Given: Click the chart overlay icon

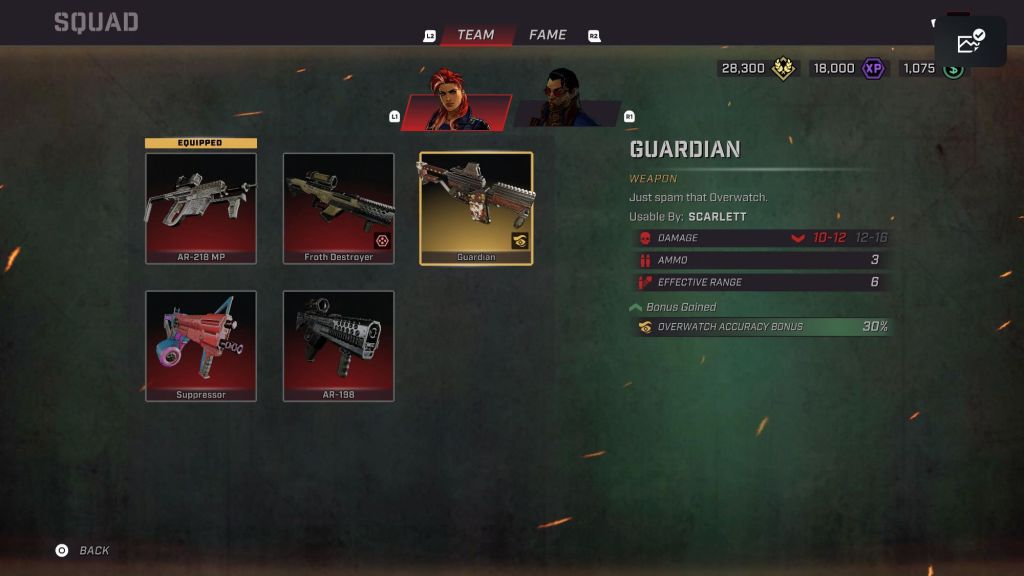Looking at the screenshot, I should point(970,42).
